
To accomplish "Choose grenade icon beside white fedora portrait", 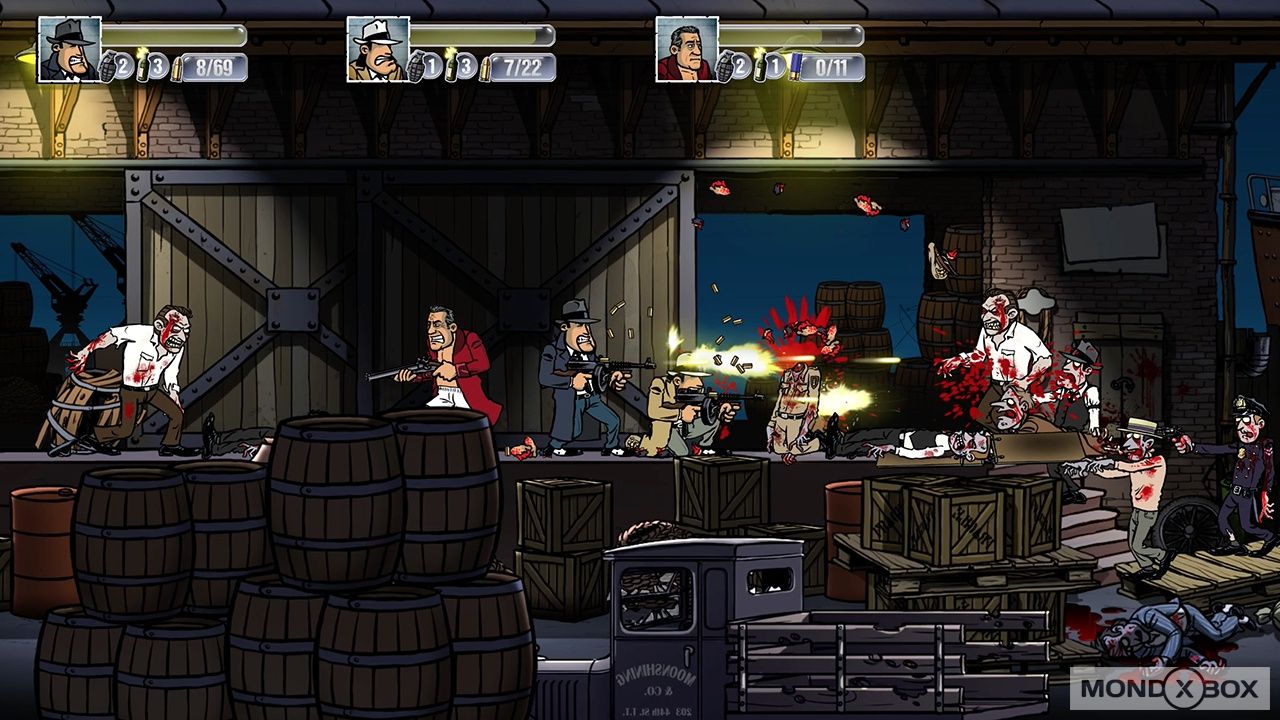I will (418, 68).
